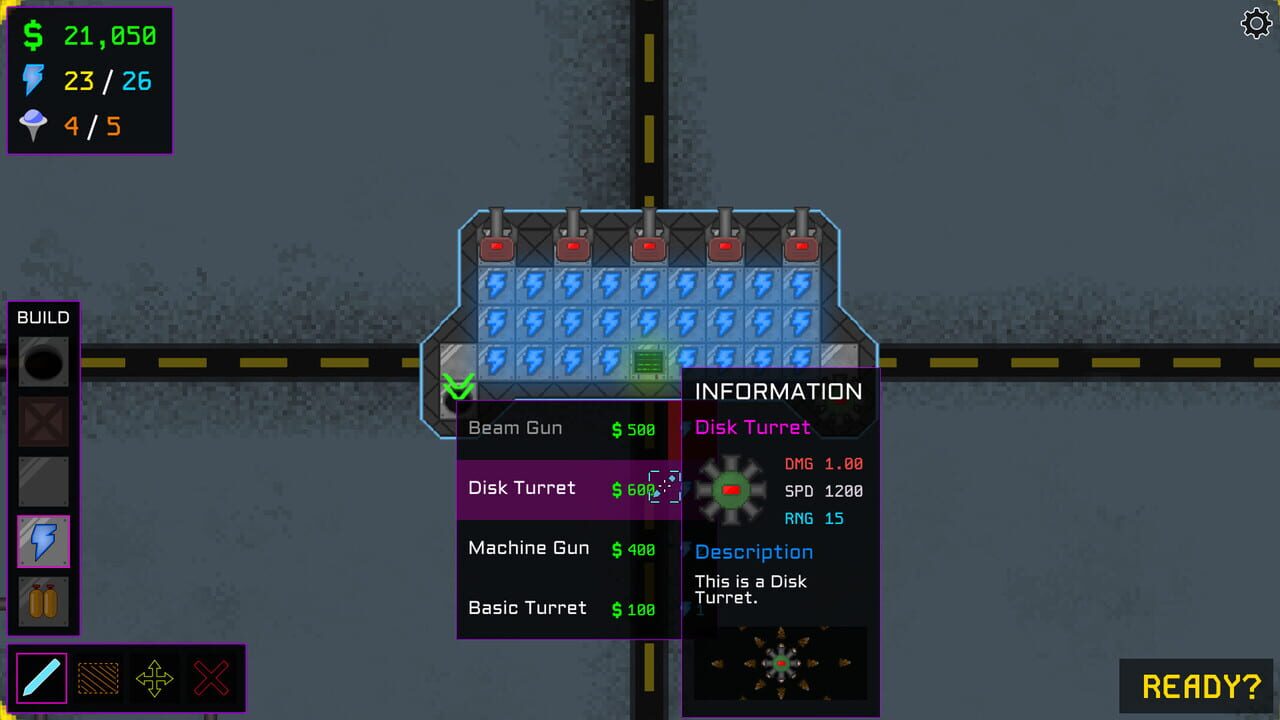
Task: Select the fuel canisters item in Build menu
Action: pyautogui.click(x=42, y=601)
